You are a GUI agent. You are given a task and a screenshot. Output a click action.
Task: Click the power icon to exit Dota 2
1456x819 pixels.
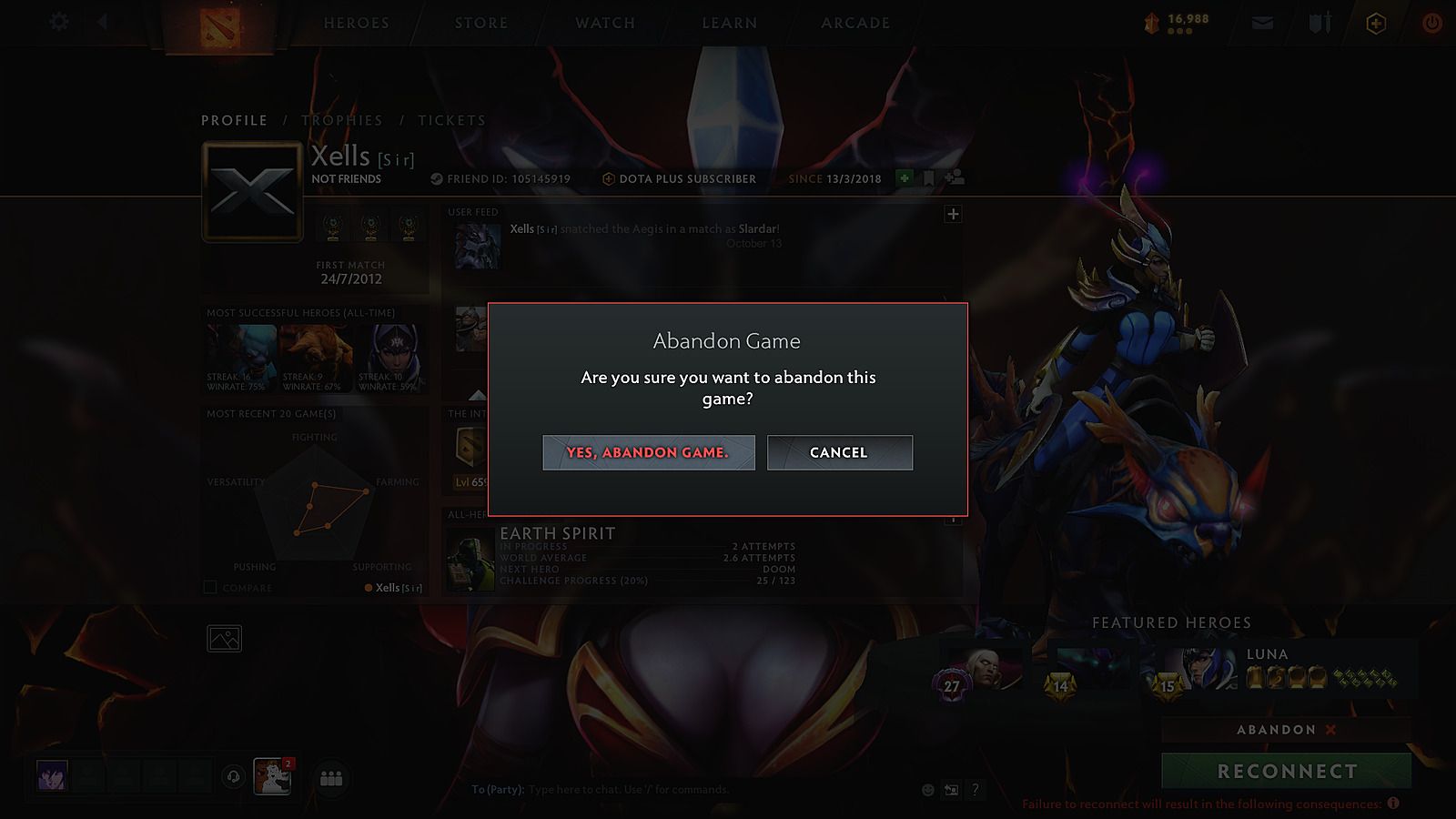pos(1431,23)
